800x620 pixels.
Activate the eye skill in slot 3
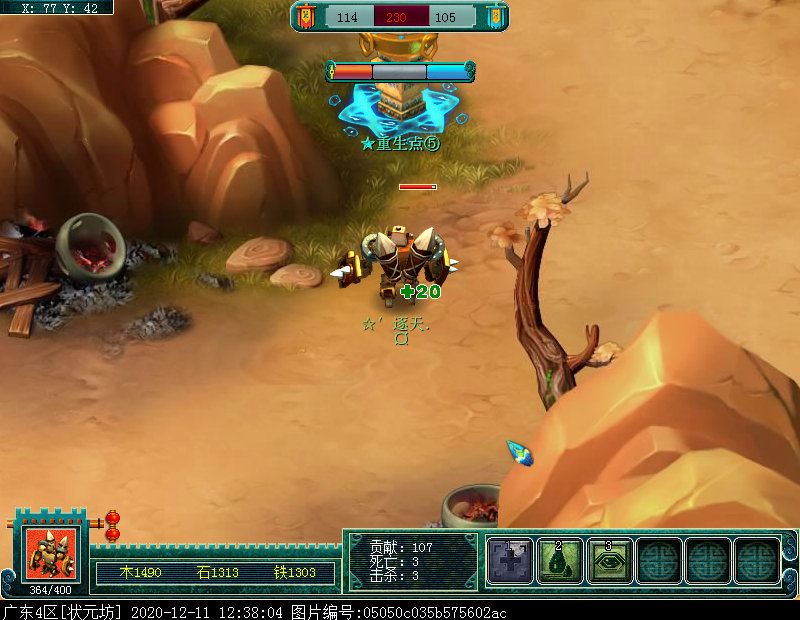tap(609, 560)
